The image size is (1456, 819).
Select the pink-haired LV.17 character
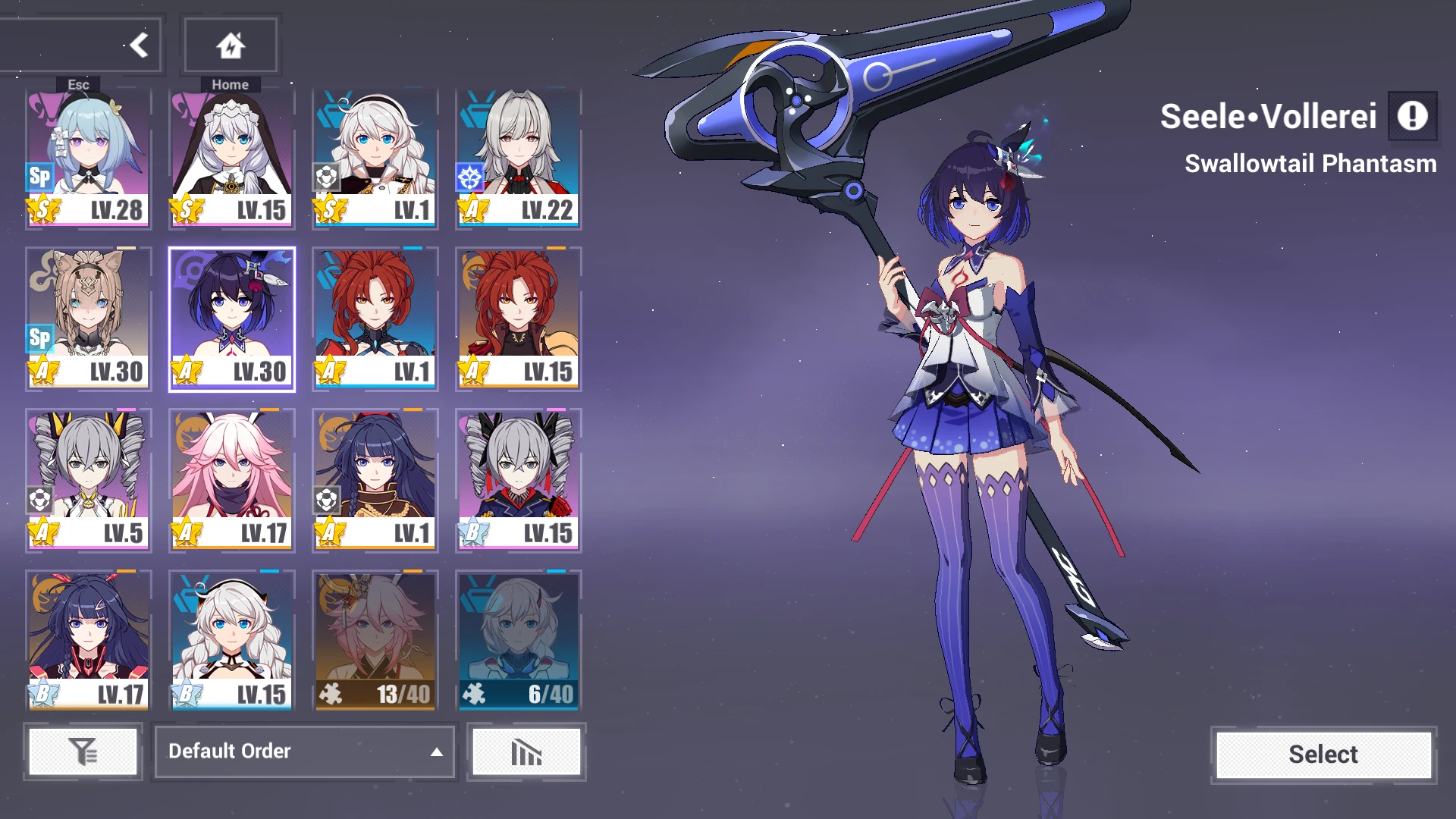pos(231,478)
